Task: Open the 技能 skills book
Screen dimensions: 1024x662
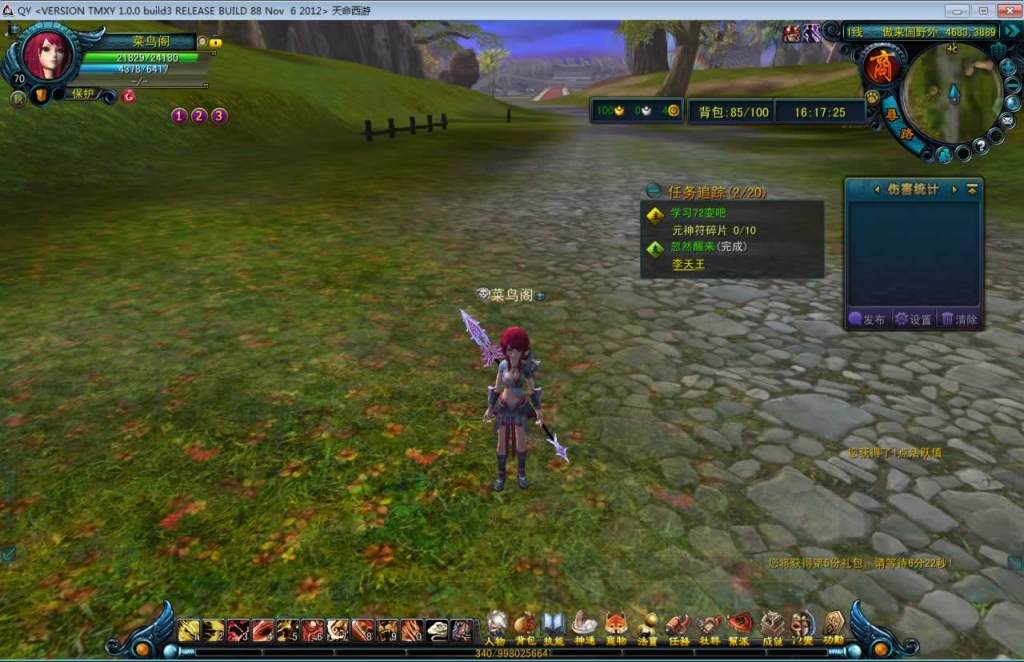Action: 554,627
